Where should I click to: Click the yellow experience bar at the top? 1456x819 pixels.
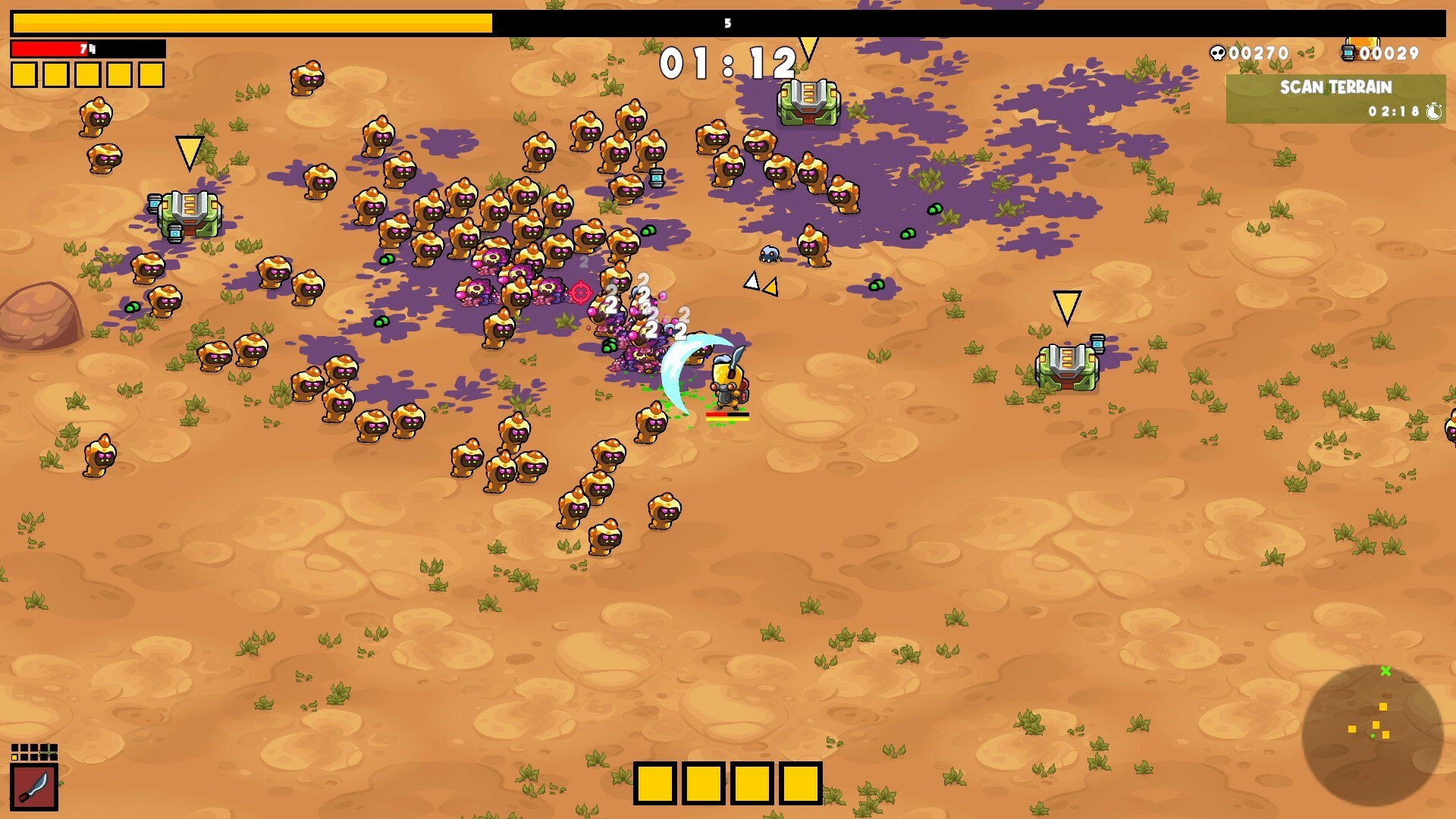(250, 23)
